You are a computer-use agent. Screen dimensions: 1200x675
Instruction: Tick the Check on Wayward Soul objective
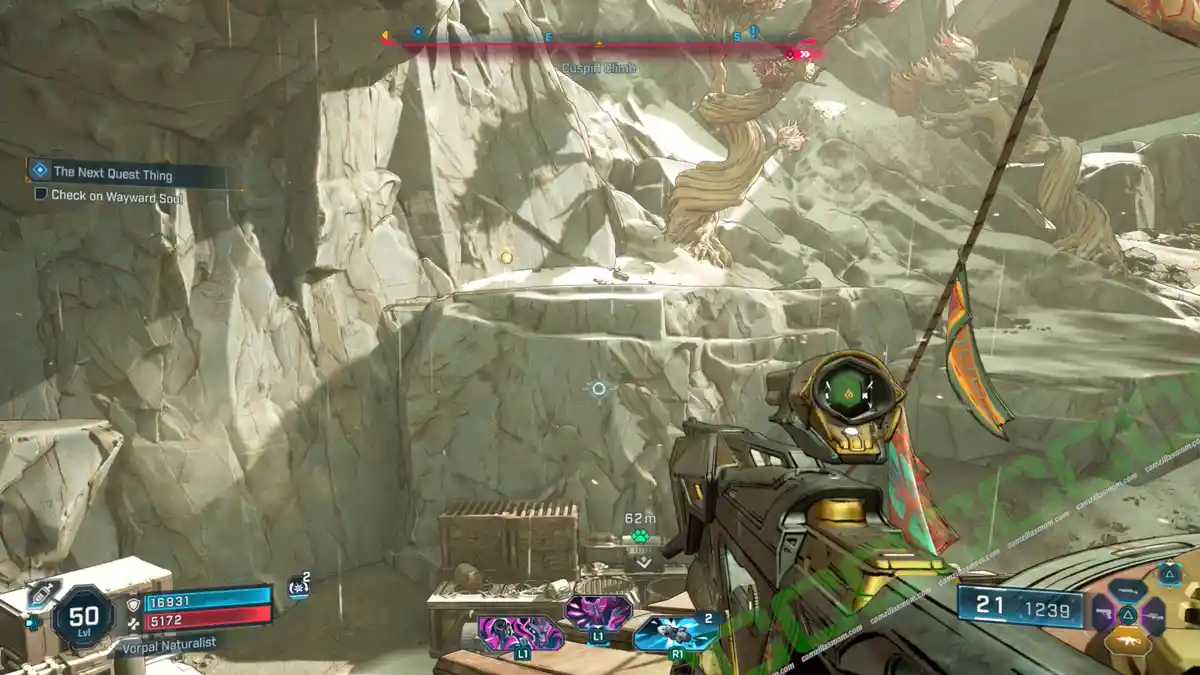[x=41, y=195]
